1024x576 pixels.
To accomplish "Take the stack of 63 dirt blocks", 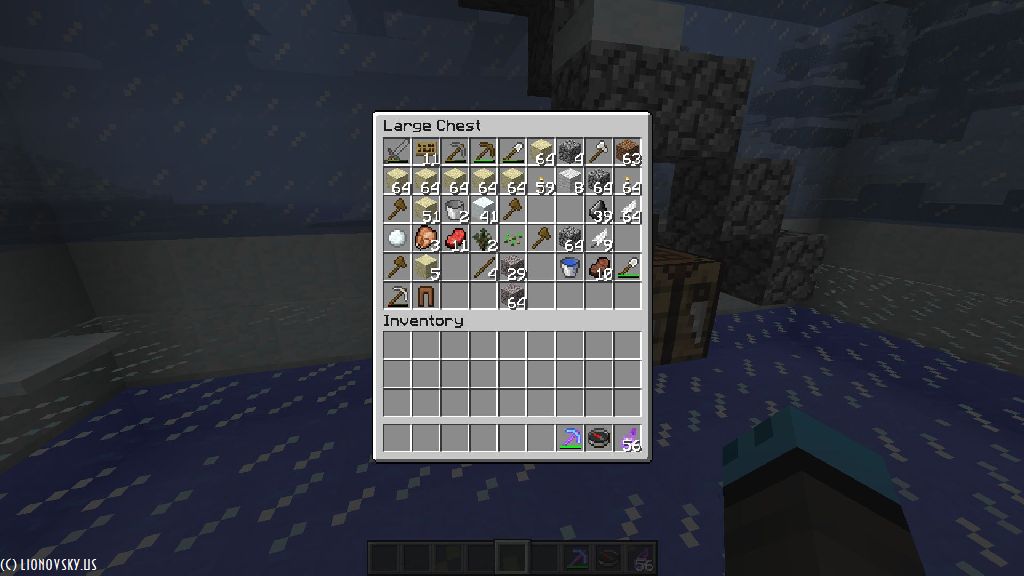I will click(627, 152).
